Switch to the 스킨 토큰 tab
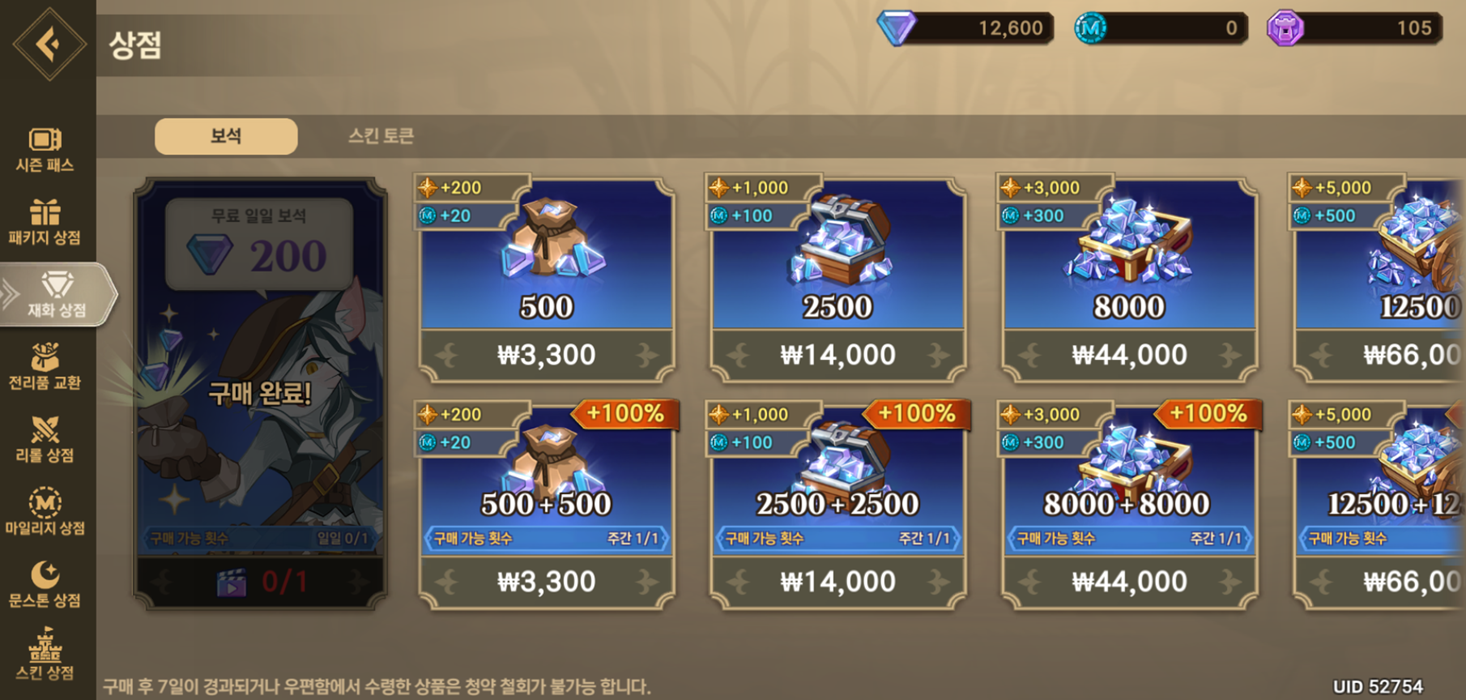Image resolution: width=1466 pixels, height=700 pixels. pyautogui.click(x=381, y=136)
